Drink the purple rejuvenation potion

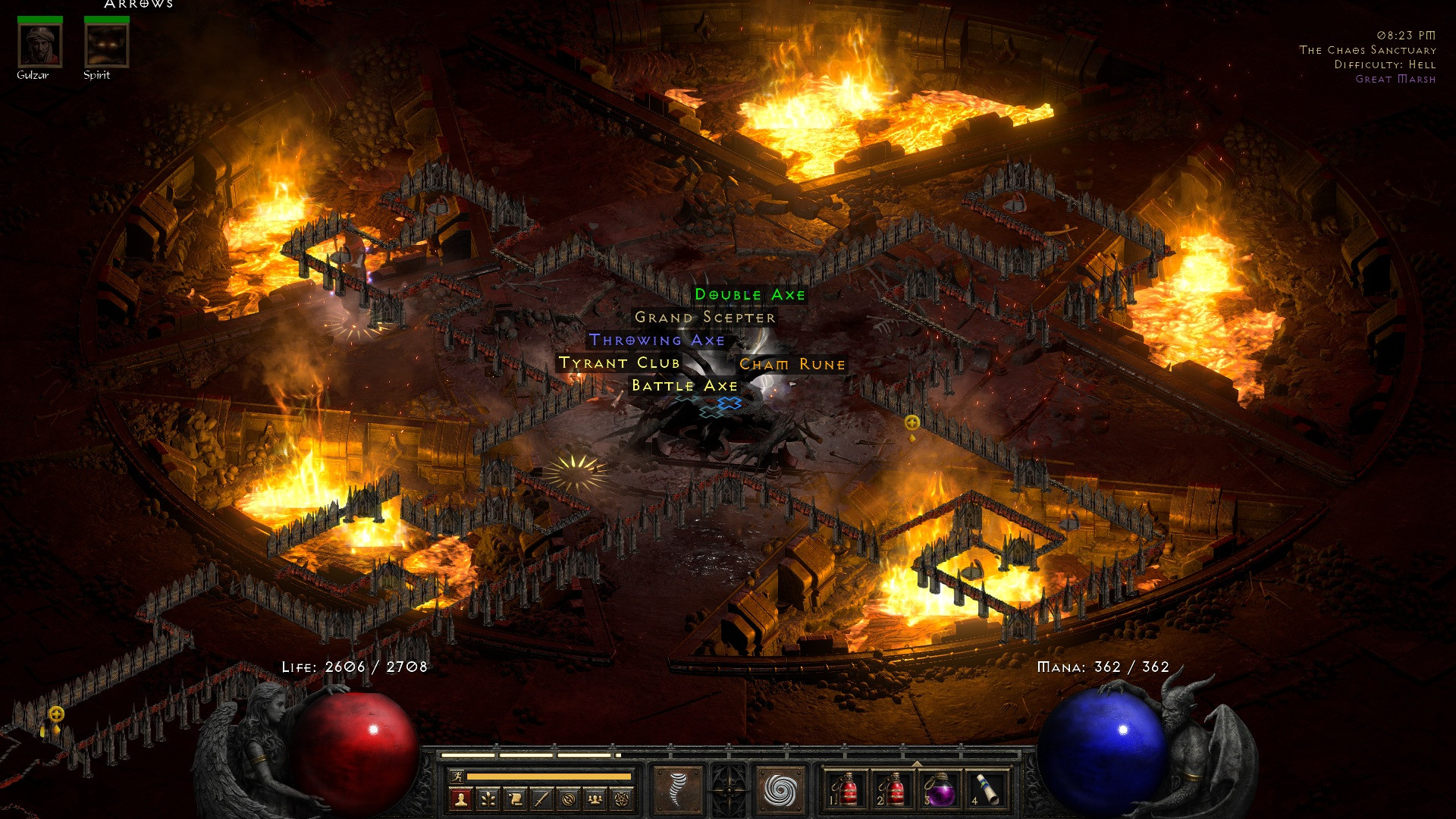click(x=940, y=790)
